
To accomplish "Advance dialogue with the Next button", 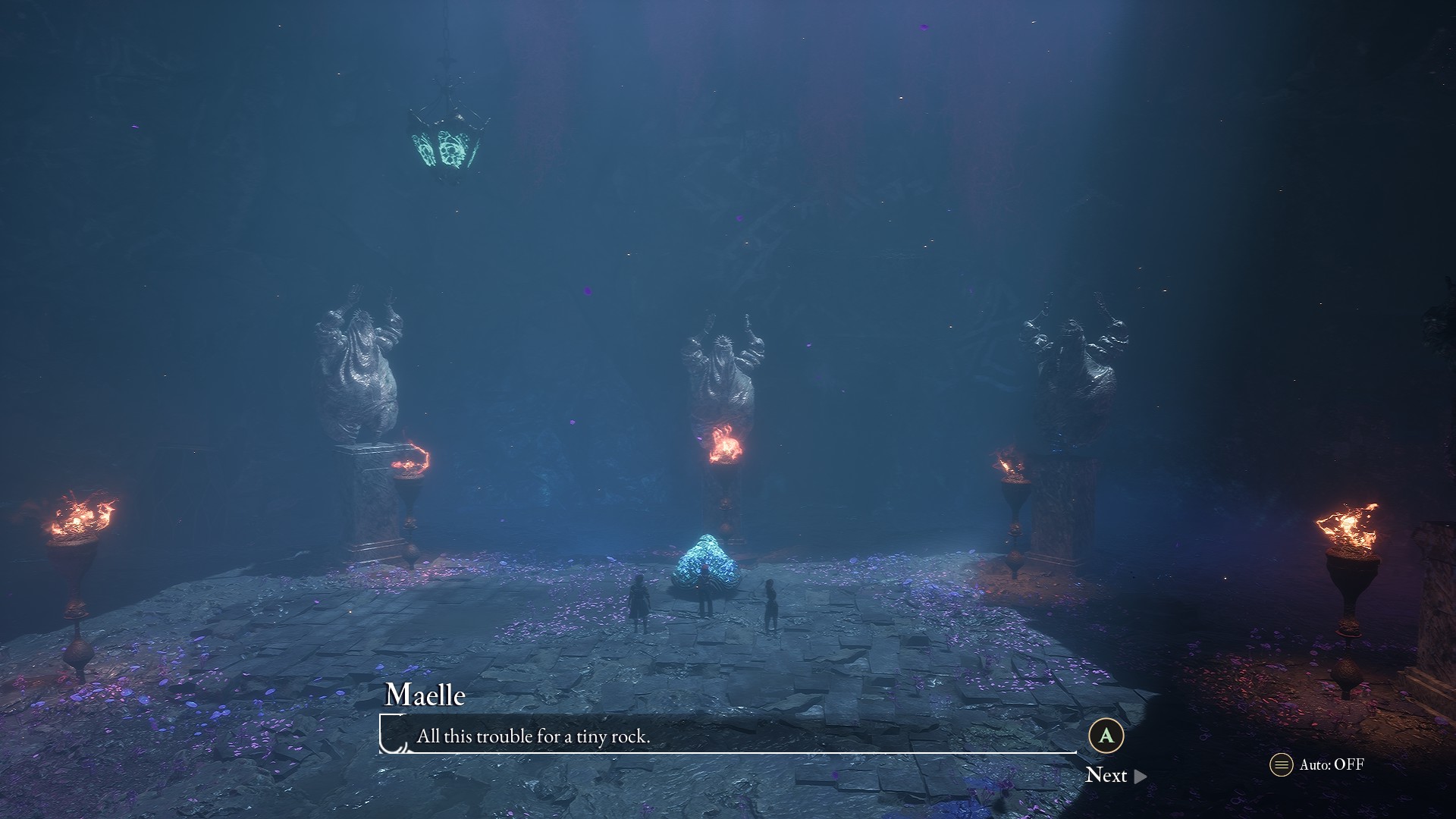I will [1115, 775].
